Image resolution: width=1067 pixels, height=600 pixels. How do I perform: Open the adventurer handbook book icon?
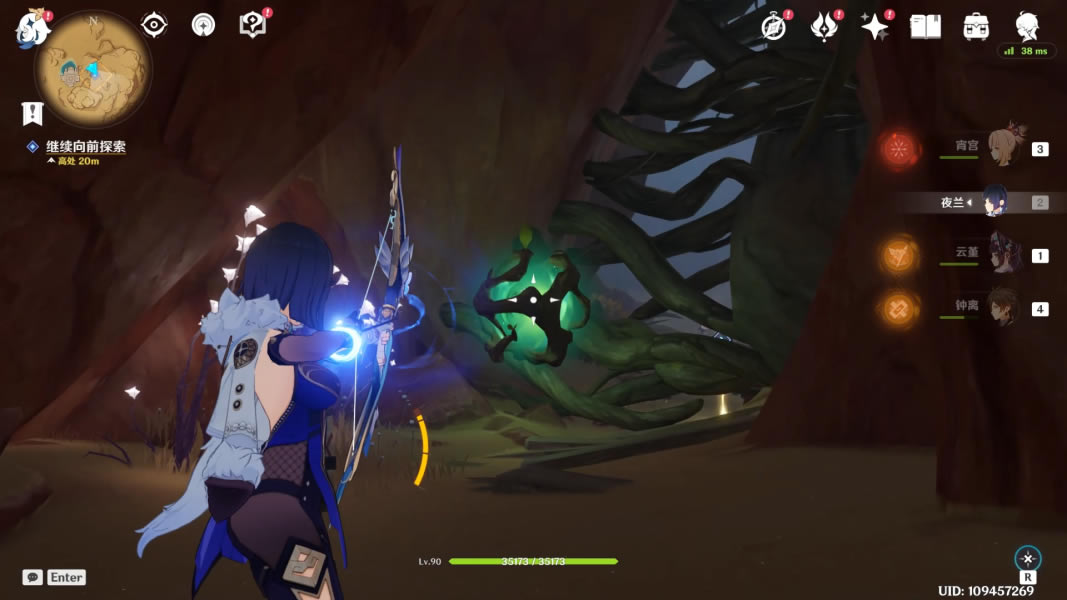pos(925,27)
